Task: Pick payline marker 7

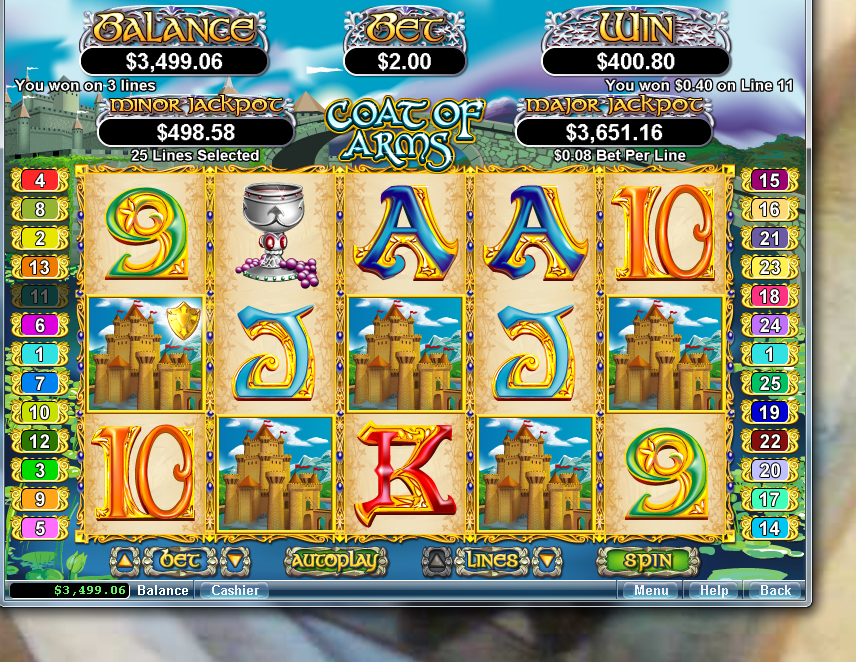Action: (40, 383)
